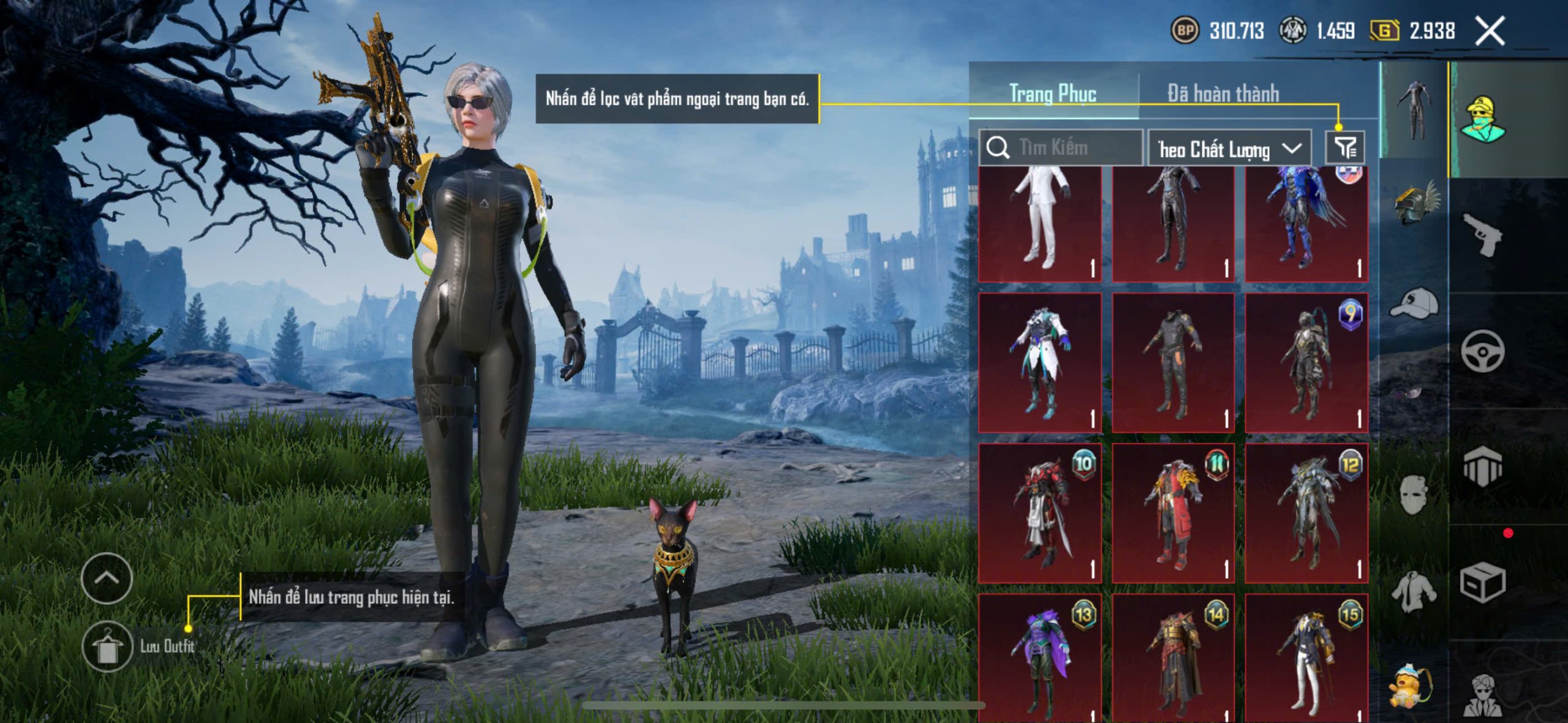Open the face mask category
Screen dimensions: 1568x723
pos(1414,493)
